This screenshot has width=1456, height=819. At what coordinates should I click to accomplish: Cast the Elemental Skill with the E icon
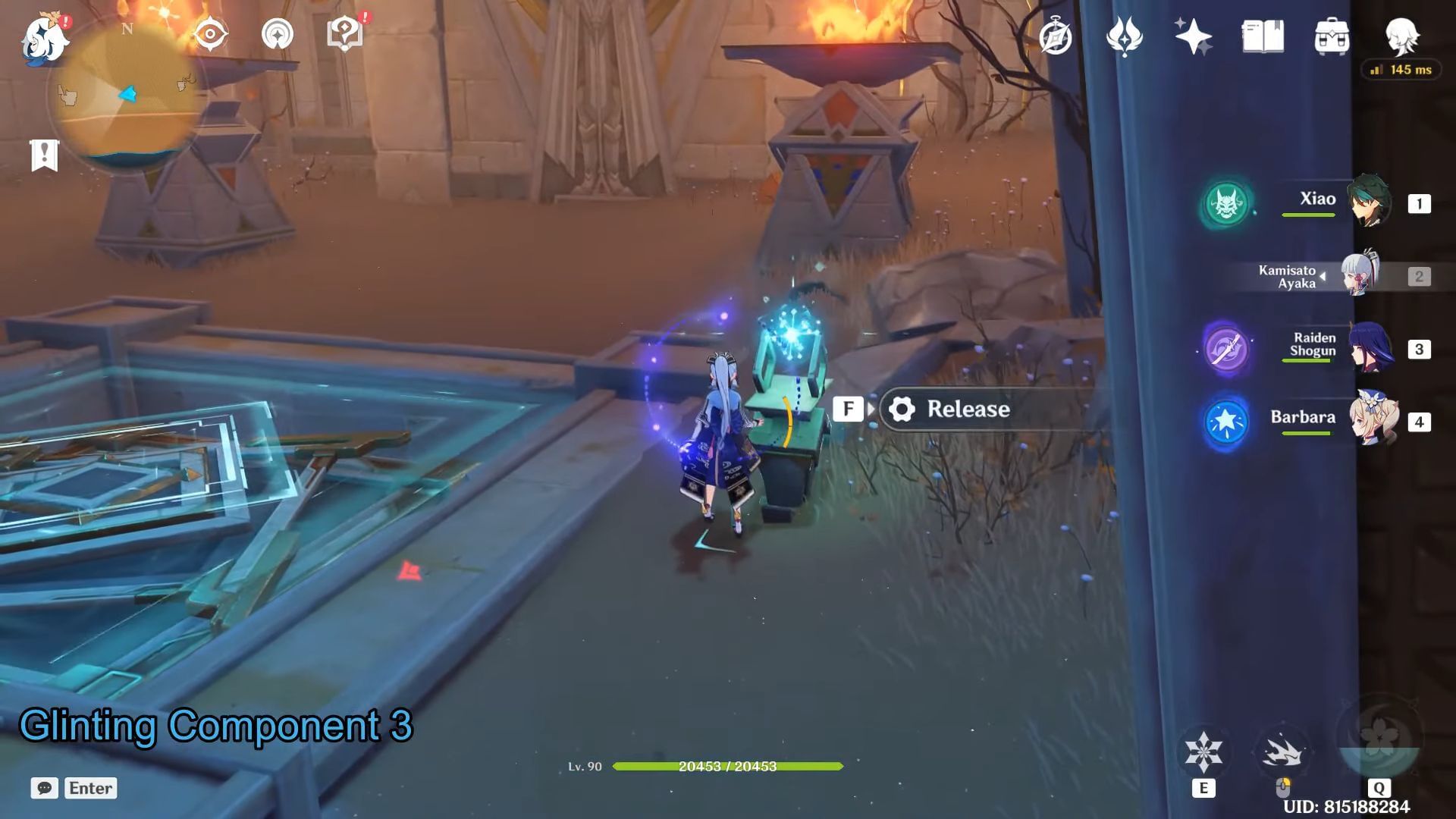click(1204, 751)
